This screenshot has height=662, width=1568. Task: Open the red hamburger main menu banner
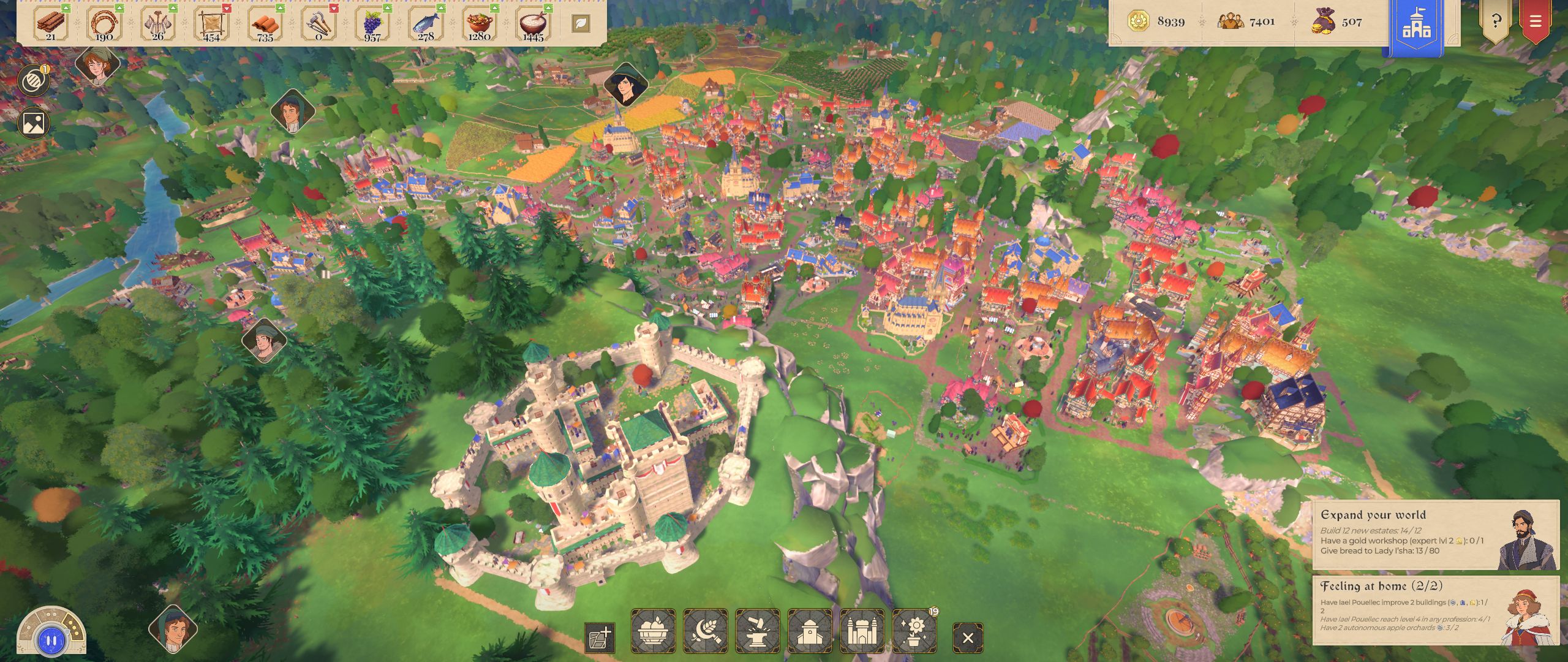coord(1535,22)
